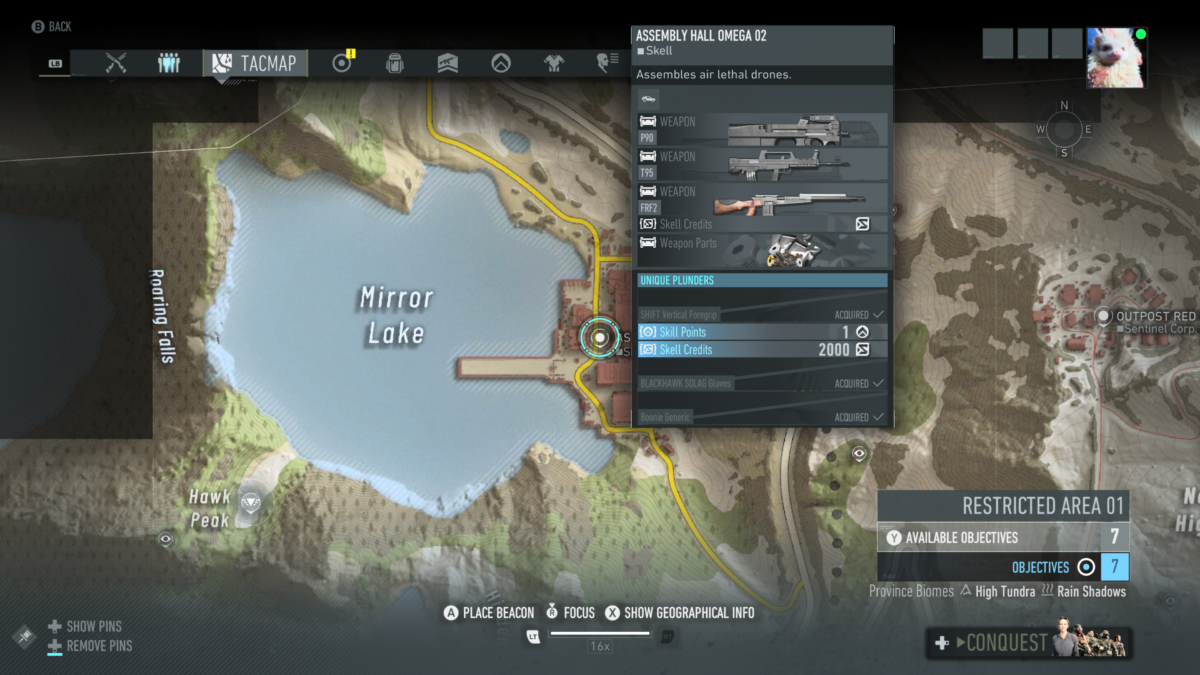Select the Skill Points unique plunder row
This screenshot has width=1200, height=675.
pyautogui.click(x=762, y=332)
